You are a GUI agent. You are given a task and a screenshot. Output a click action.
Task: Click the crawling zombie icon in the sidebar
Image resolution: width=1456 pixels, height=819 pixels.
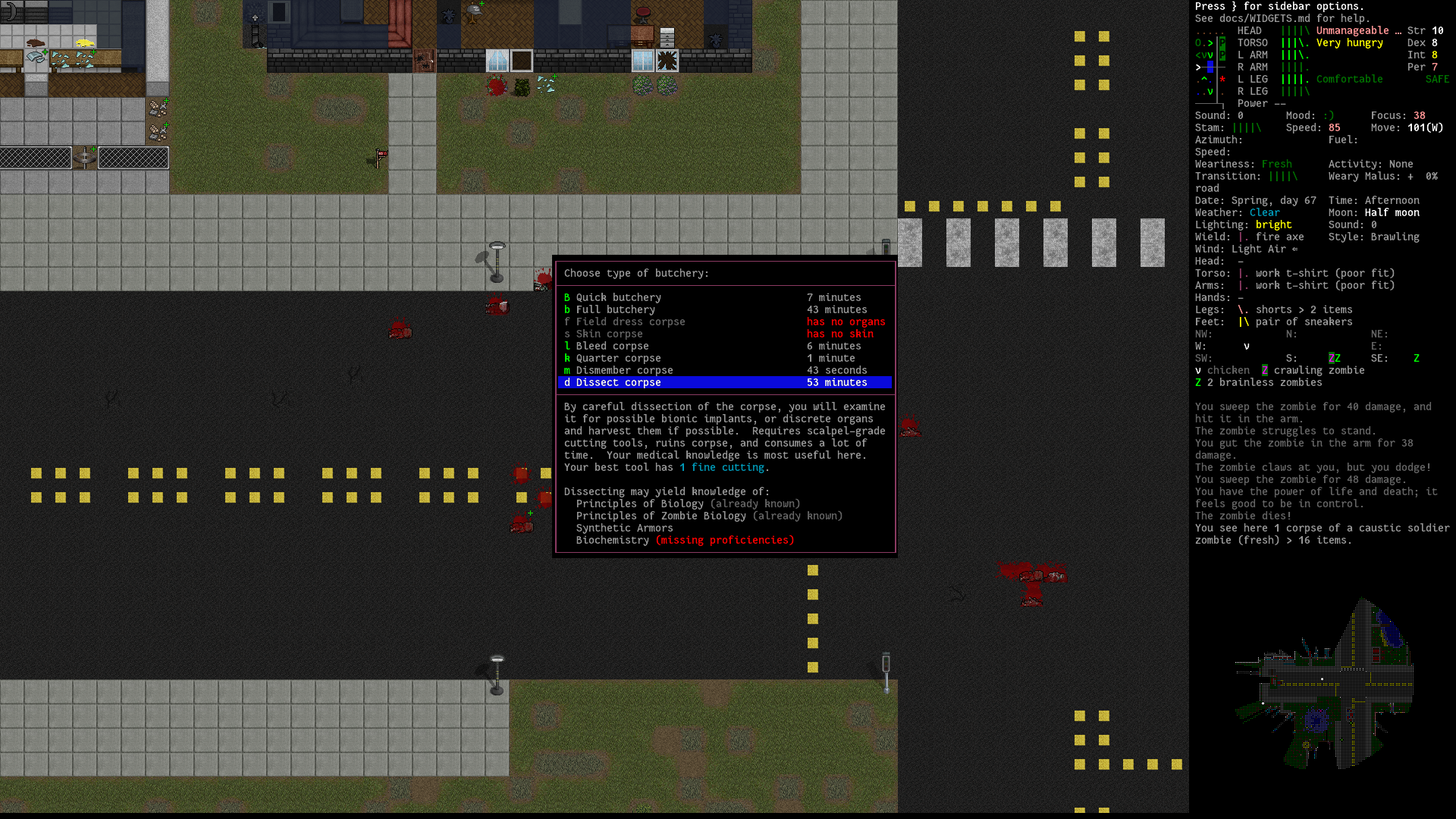1263,370
